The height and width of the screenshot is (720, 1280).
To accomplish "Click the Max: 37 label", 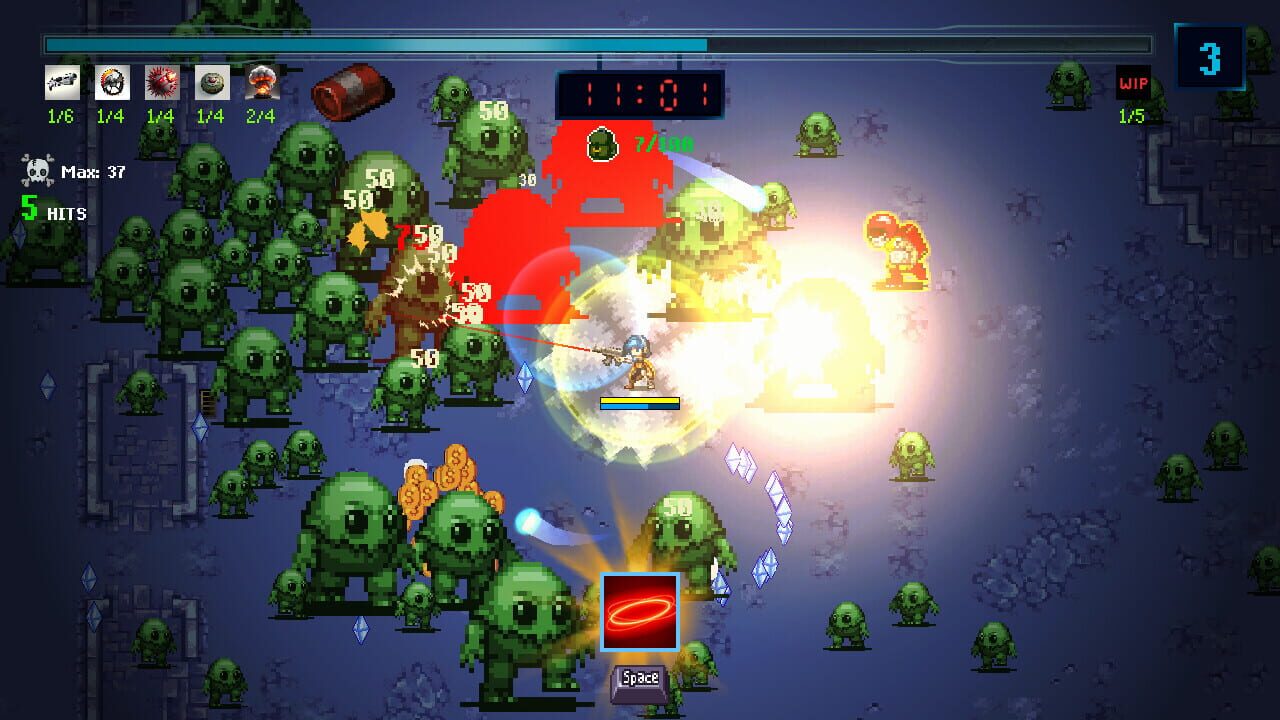I will 93,170.
